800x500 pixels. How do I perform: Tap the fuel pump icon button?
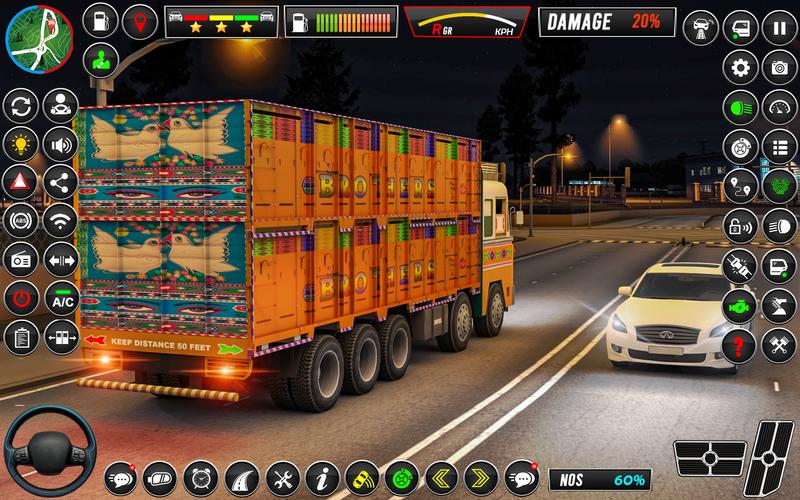(x=100, y=20)
